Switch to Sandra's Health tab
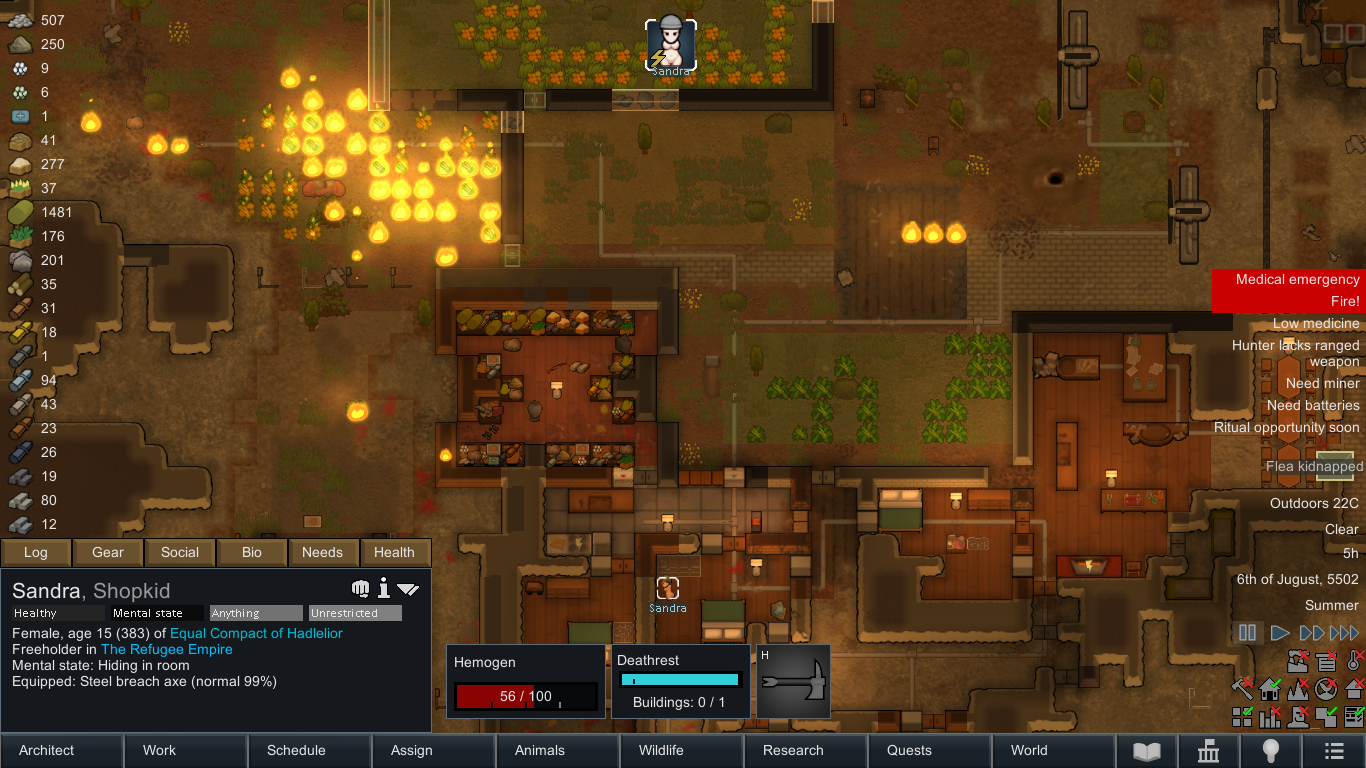 tap(394, 552)
